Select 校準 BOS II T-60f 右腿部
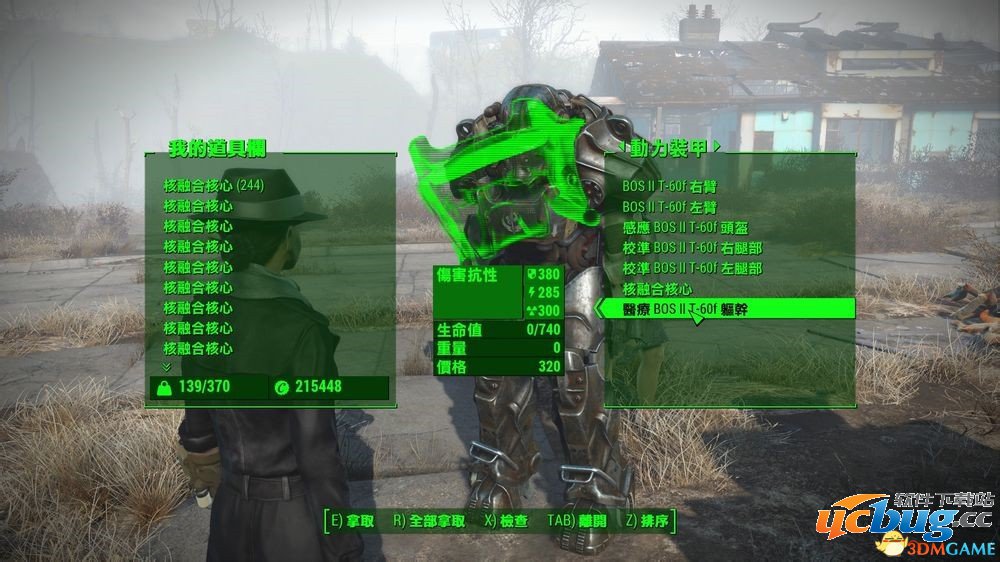The image size is (1000, 562). (691, 247)
